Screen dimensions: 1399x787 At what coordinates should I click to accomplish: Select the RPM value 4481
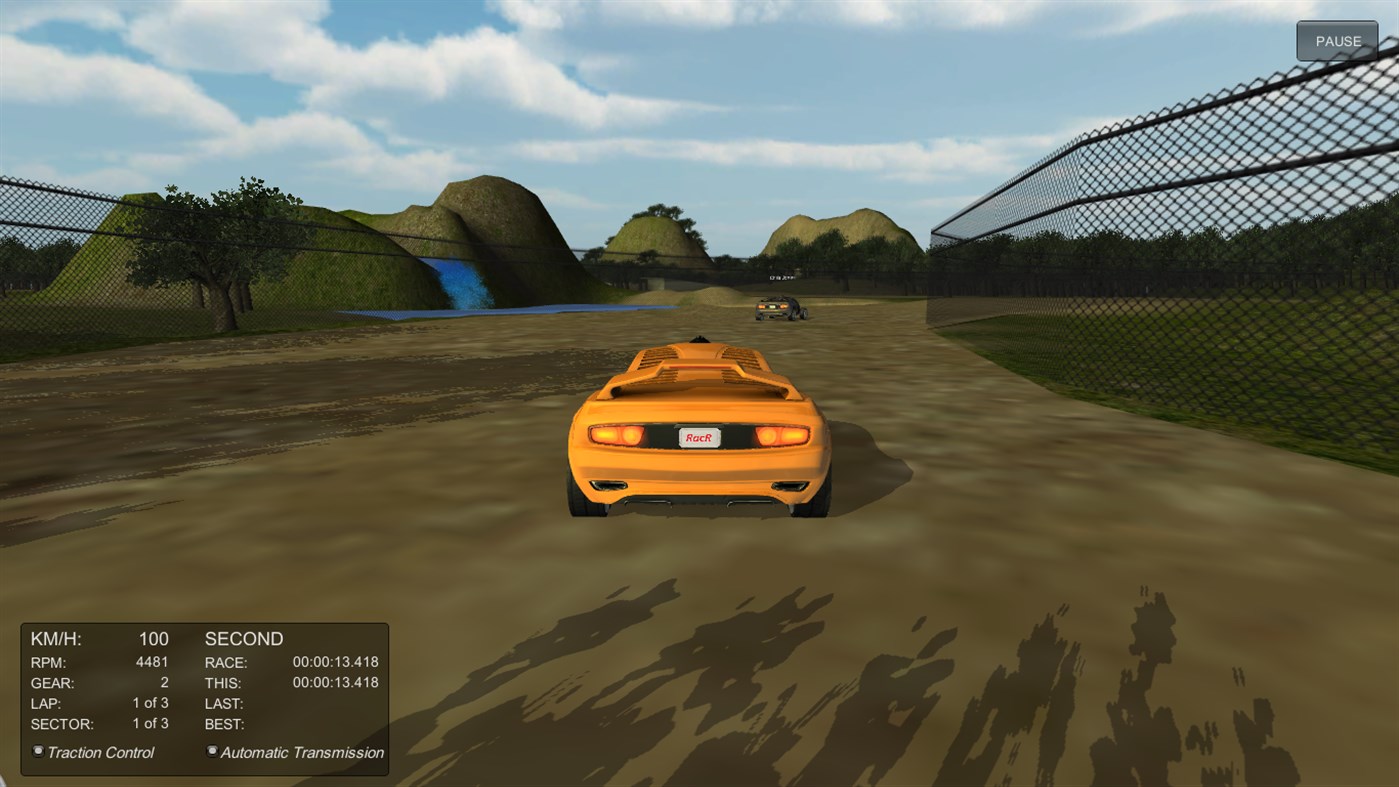(x=150, y=662)
